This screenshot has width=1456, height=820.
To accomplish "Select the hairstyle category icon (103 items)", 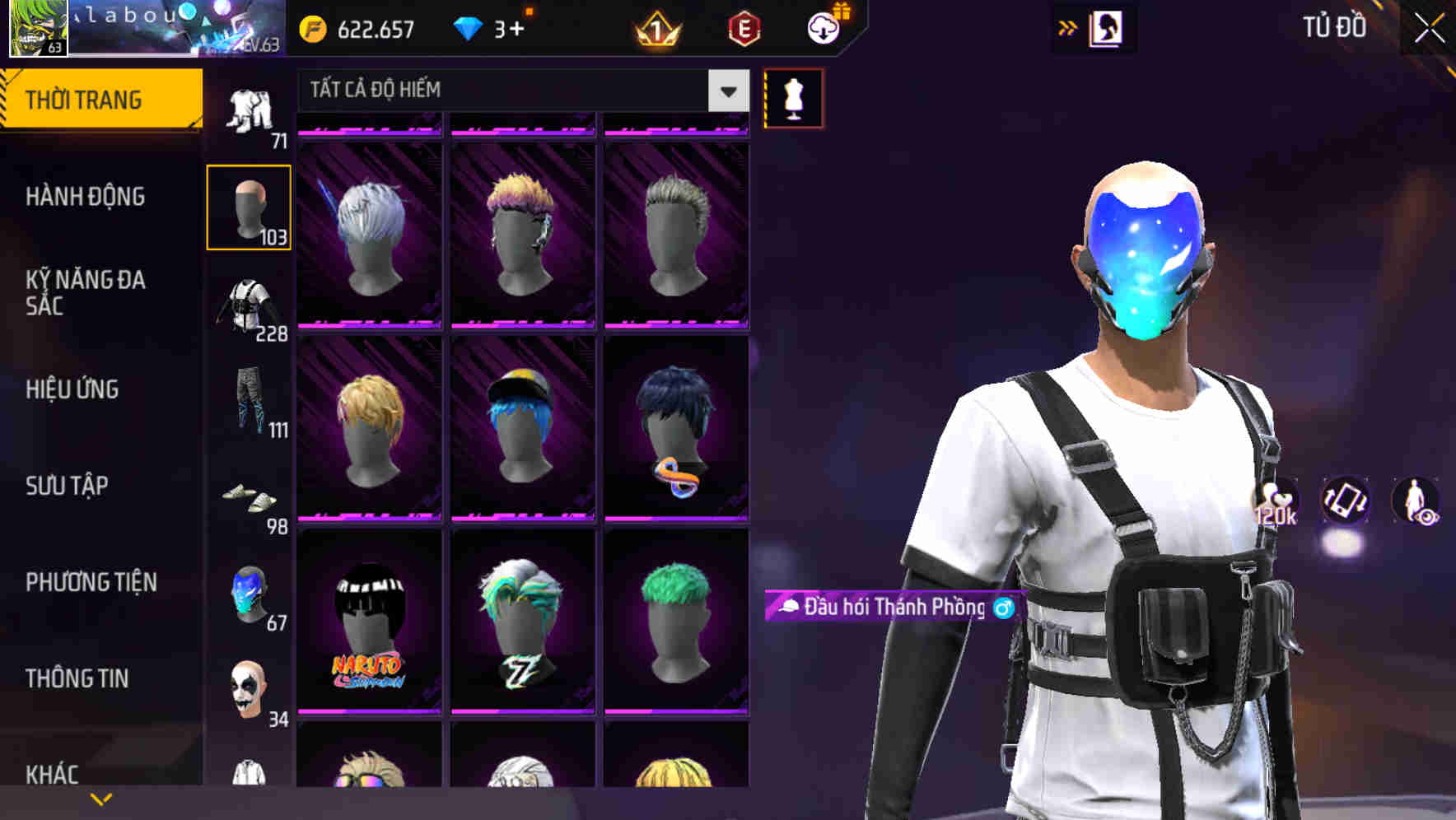I will tap(249, 207).
